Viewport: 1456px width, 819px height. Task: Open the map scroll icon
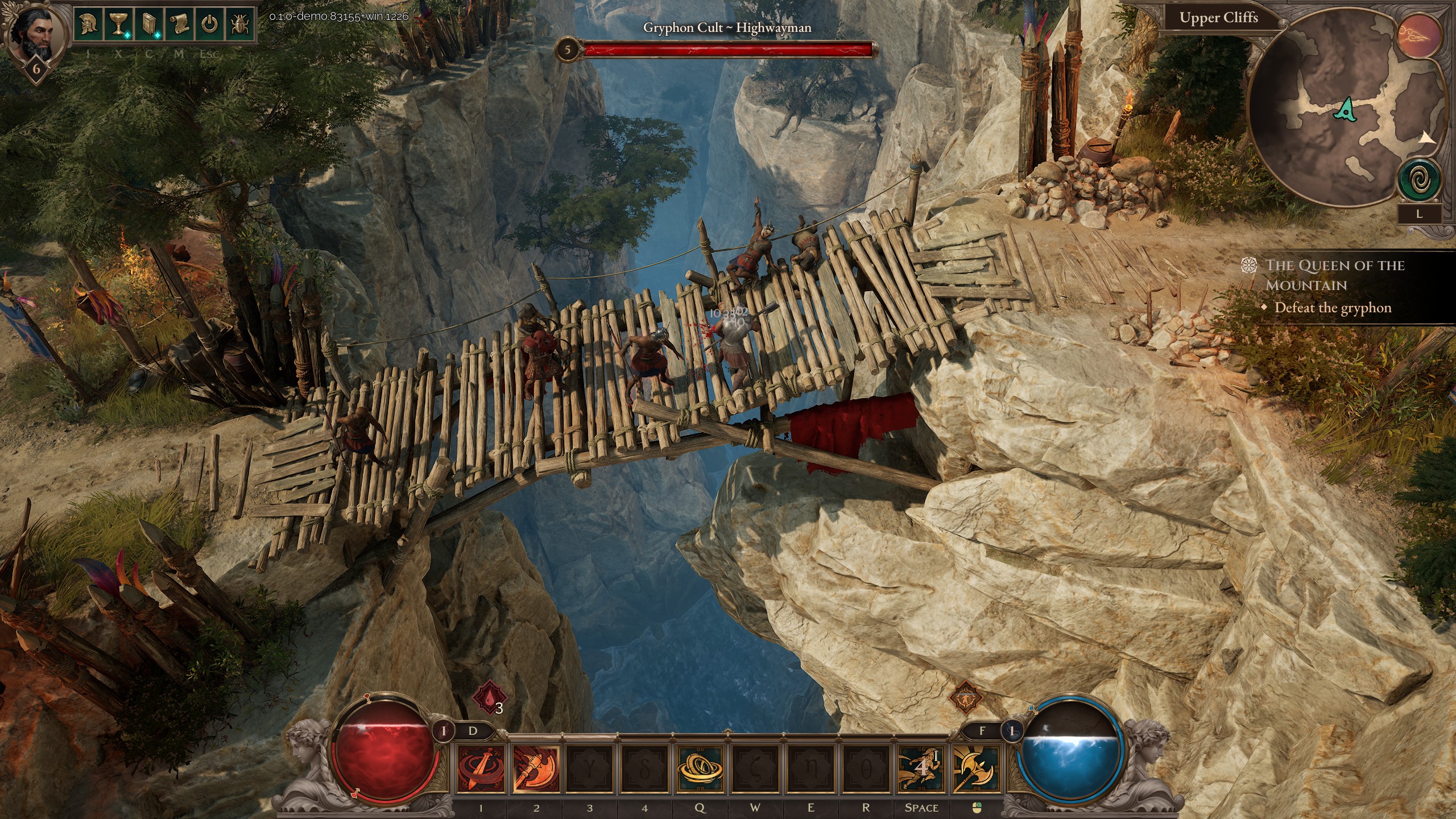179,26
